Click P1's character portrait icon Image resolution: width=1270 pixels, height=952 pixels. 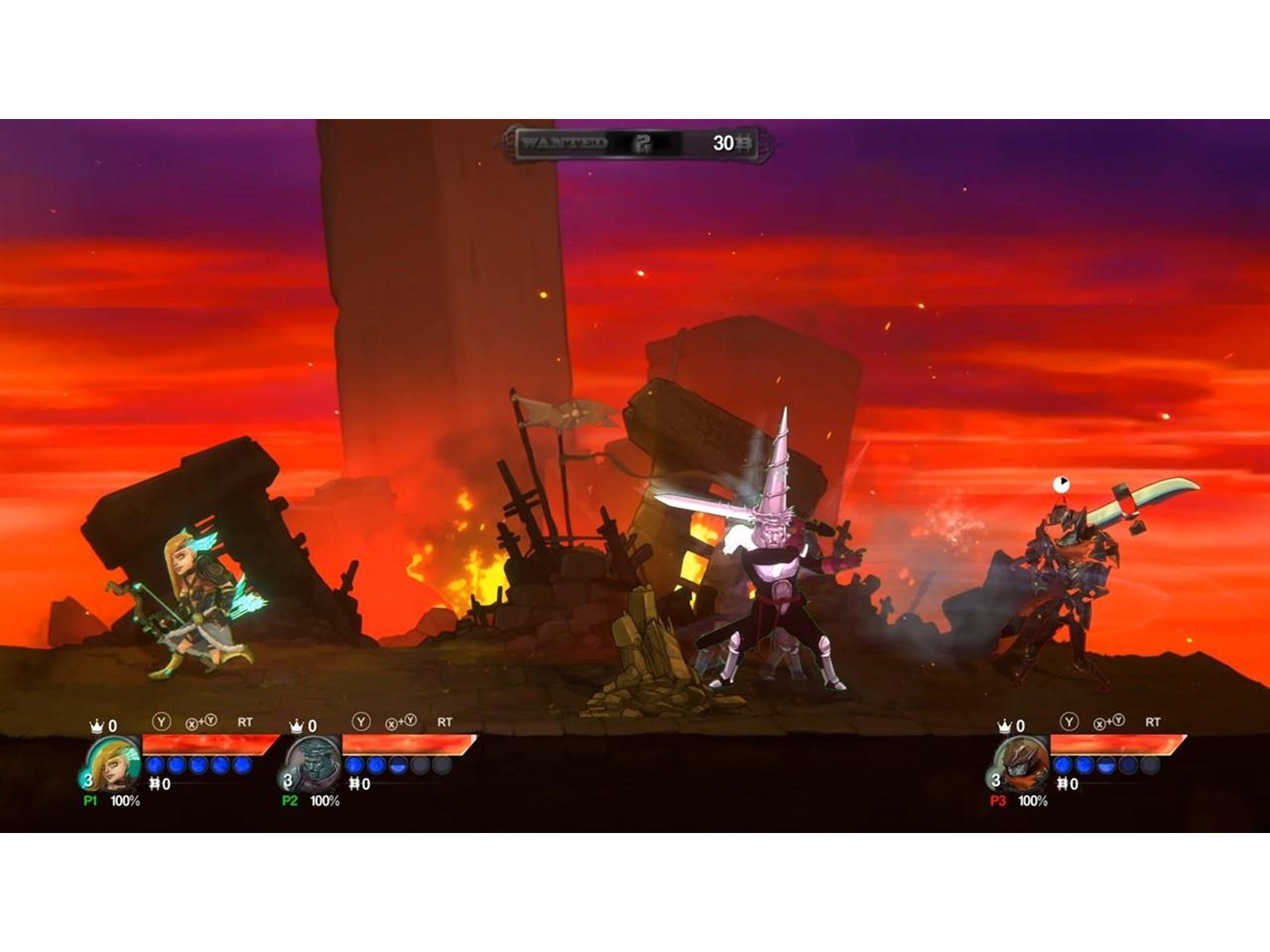(115, 762)
